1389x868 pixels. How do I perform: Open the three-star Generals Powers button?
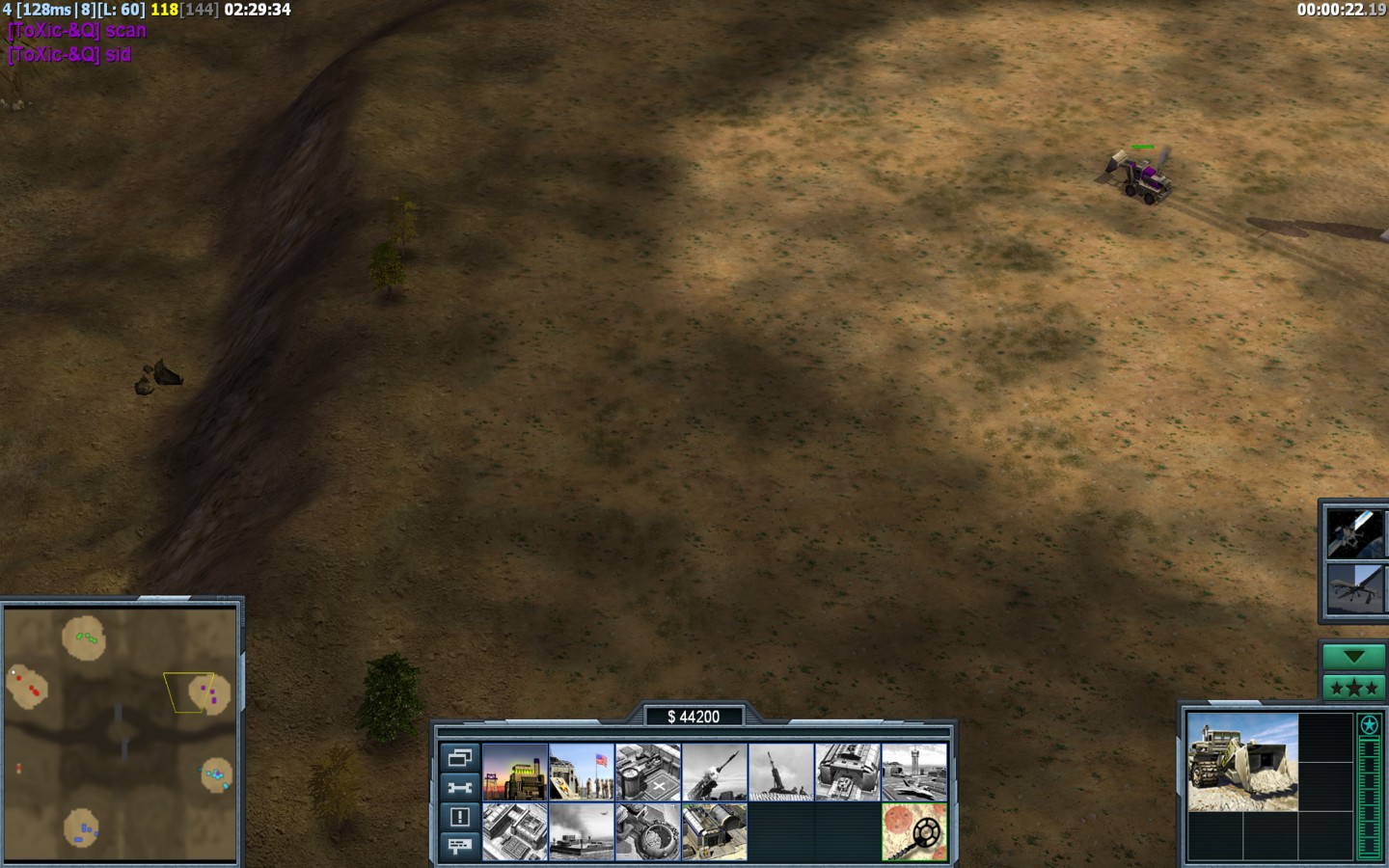tap(1354, 688)
